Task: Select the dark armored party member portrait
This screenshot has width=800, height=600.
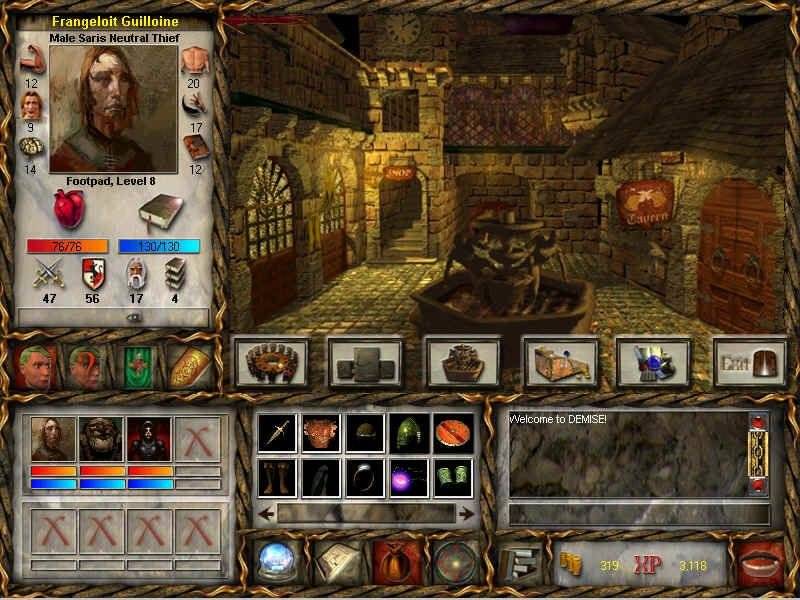Action: 150,438
